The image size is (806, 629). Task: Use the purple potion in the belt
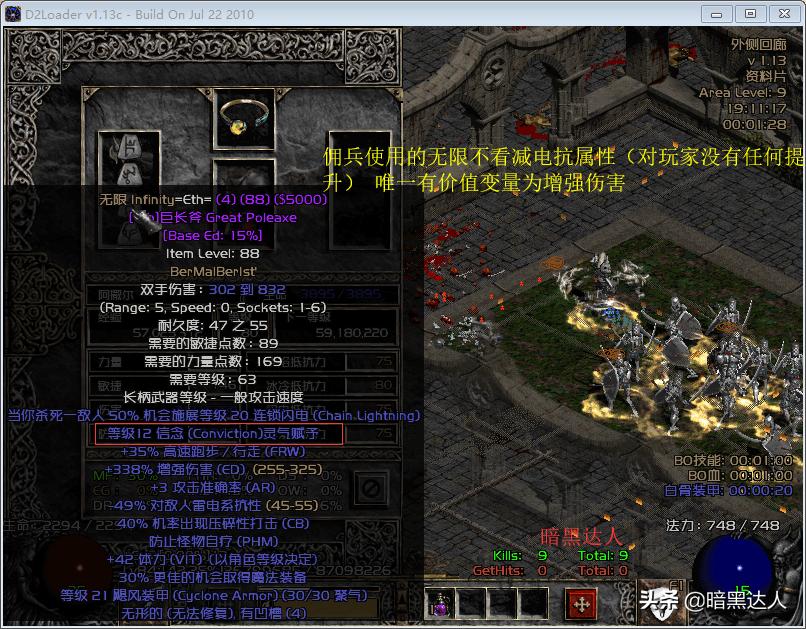(x=440, y=602)
